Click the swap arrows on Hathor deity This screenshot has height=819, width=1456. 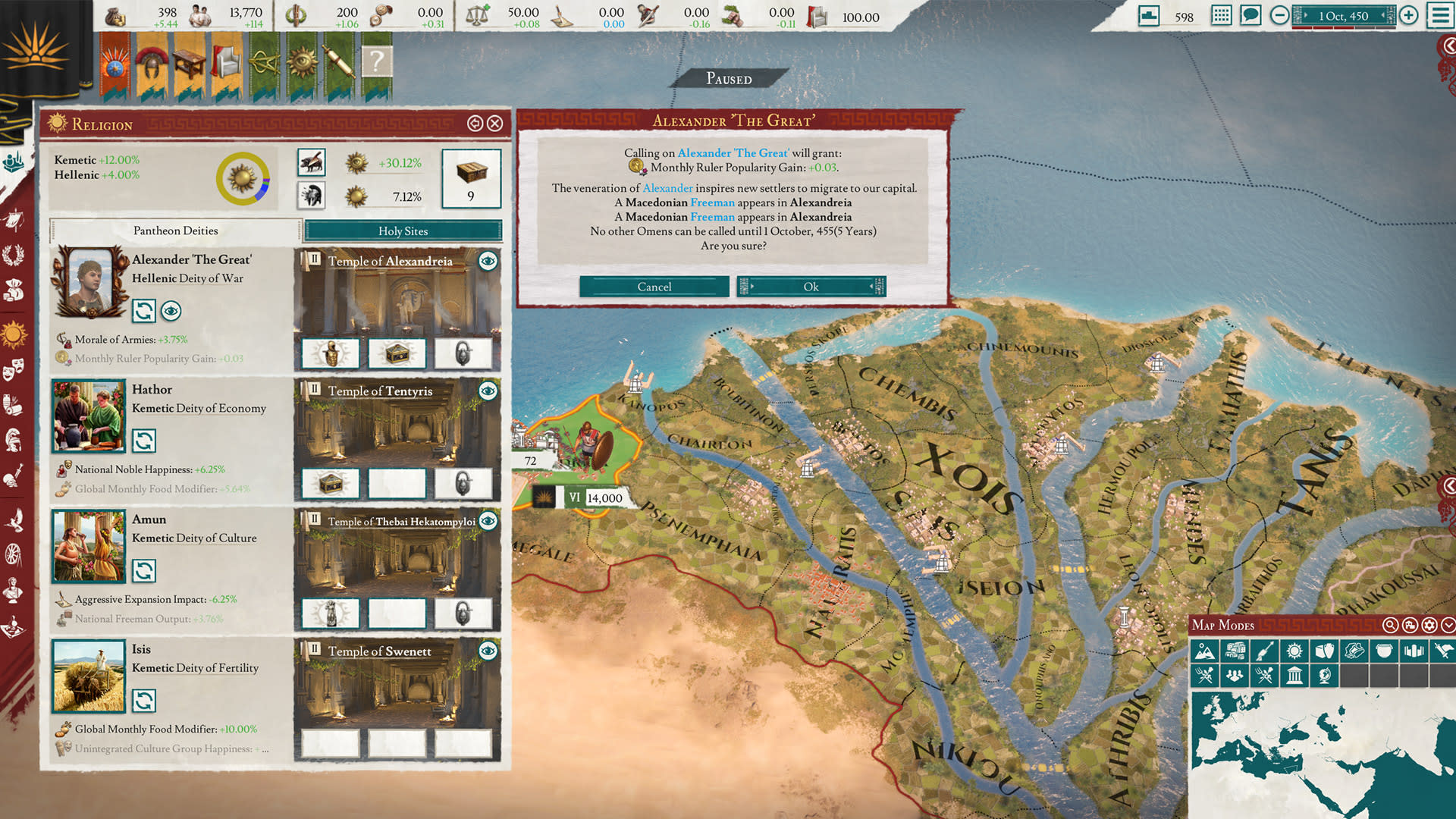[144, 441]
